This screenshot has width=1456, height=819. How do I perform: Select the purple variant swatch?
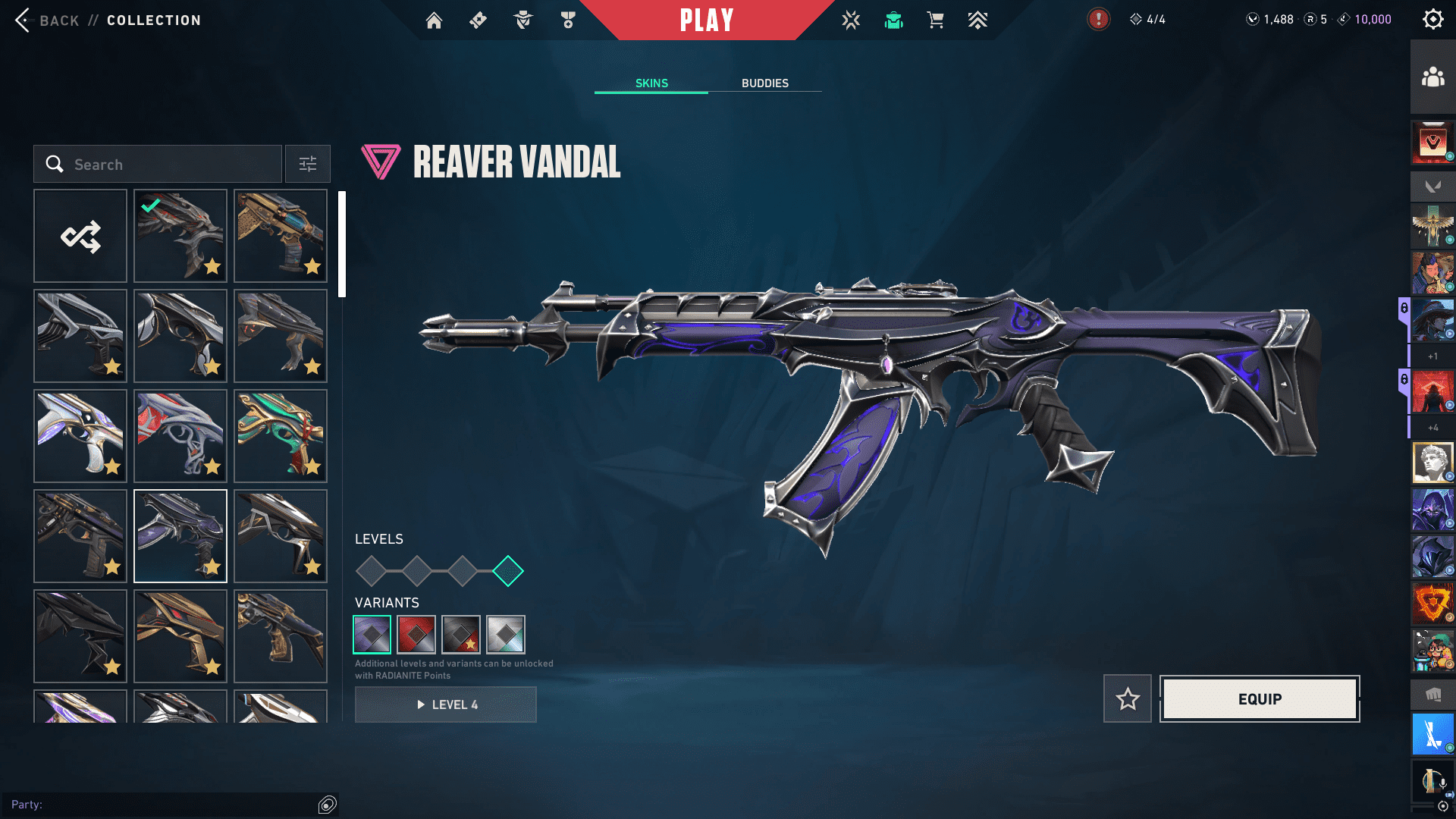[x=372, y=635]
